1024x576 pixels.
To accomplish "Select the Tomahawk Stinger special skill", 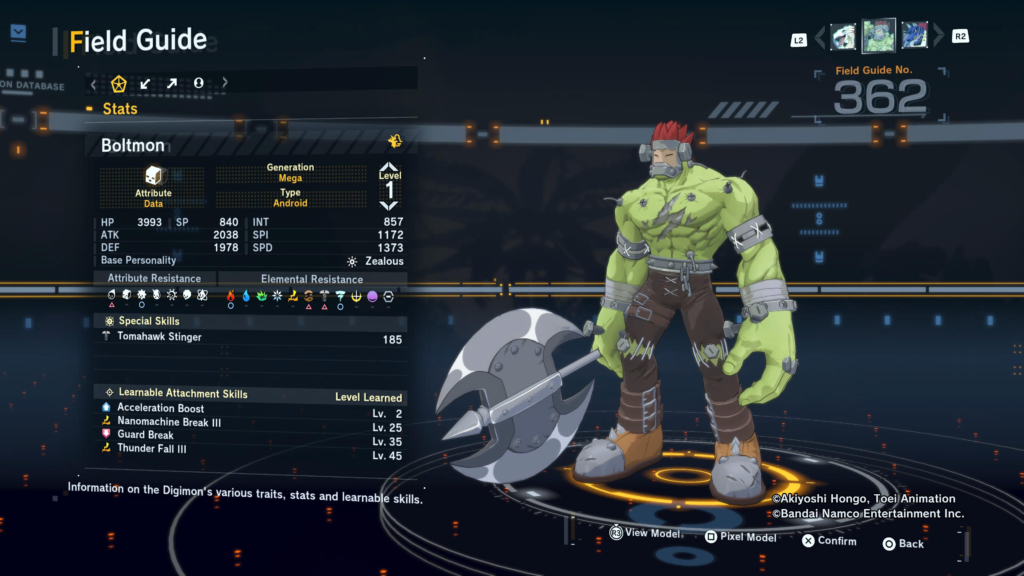I will (160, 338).
